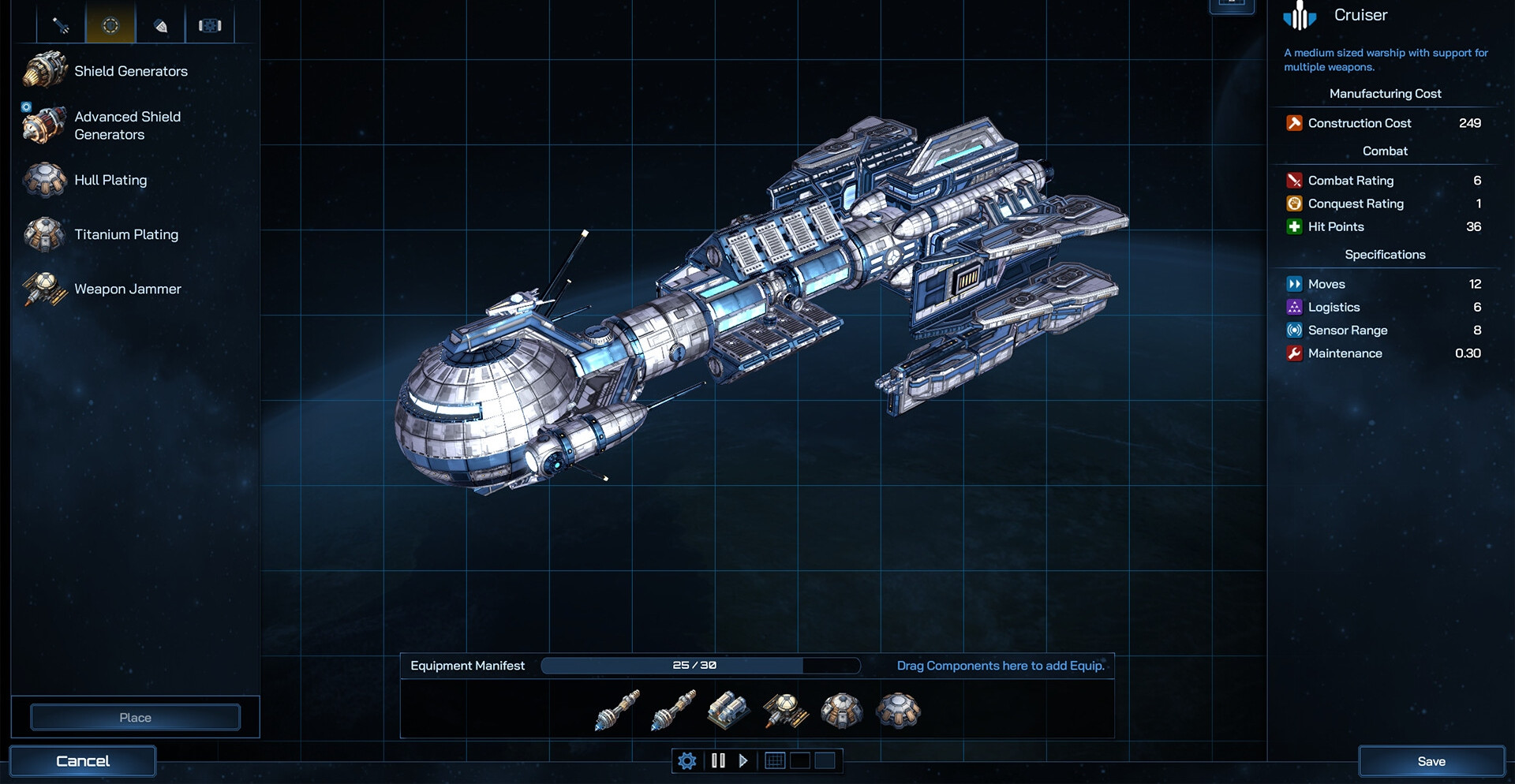Select the Weapon Jammer component
This screenshot has width=1515, height=784.
(x=127, y=289)
